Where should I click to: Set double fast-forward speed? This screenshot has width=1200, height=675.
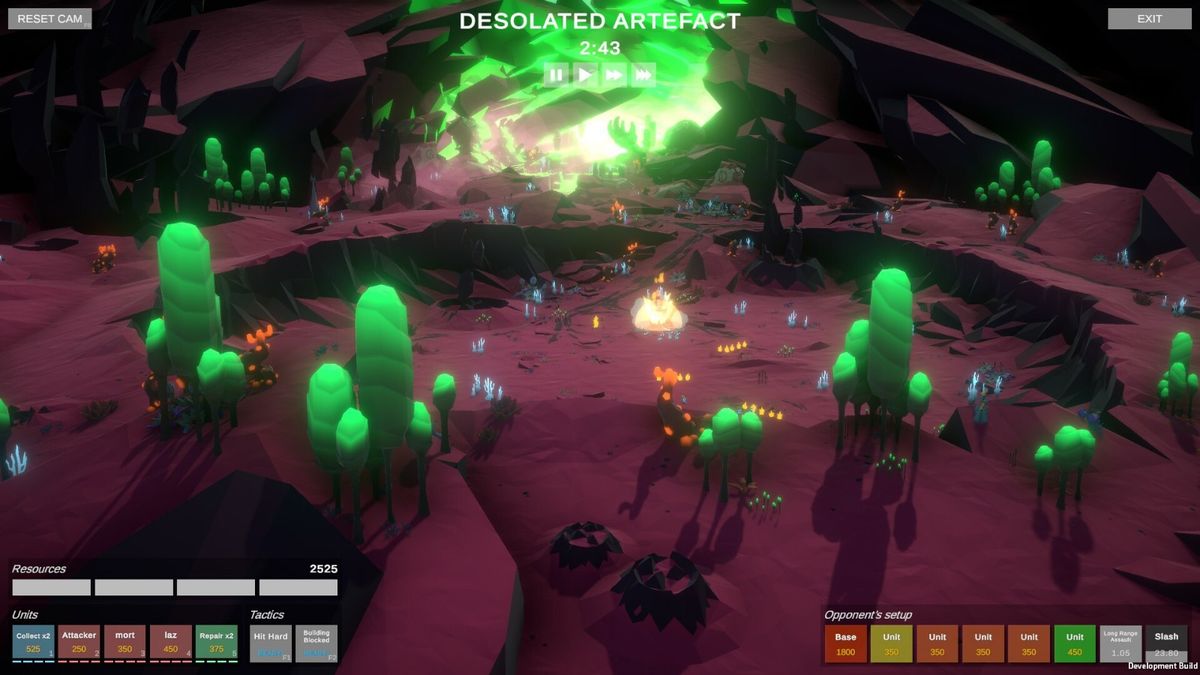[x=615, y=74]
